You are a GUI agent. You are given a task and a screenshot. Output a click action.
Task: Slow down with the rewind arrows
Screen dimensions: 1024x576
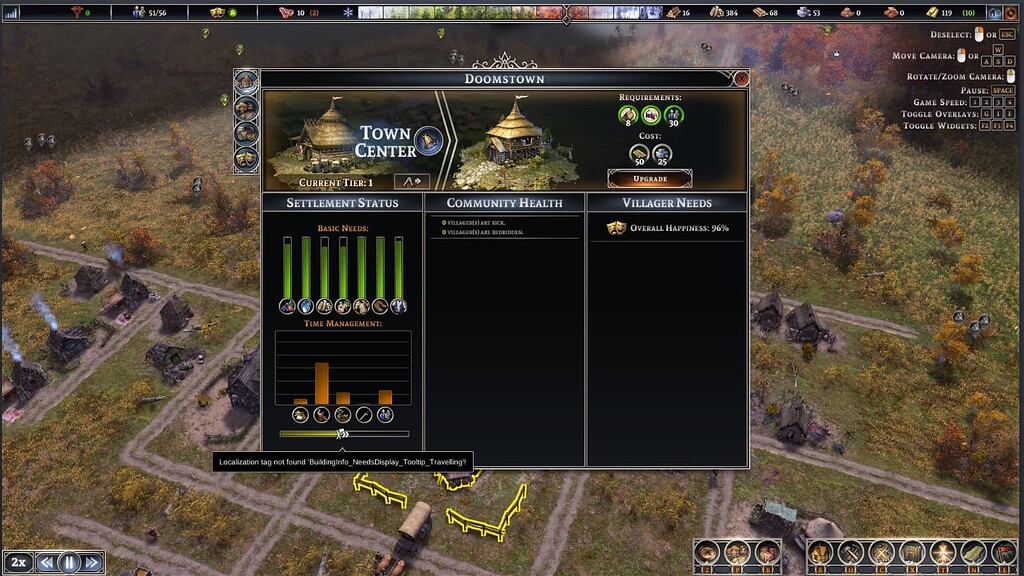(47, 562)
